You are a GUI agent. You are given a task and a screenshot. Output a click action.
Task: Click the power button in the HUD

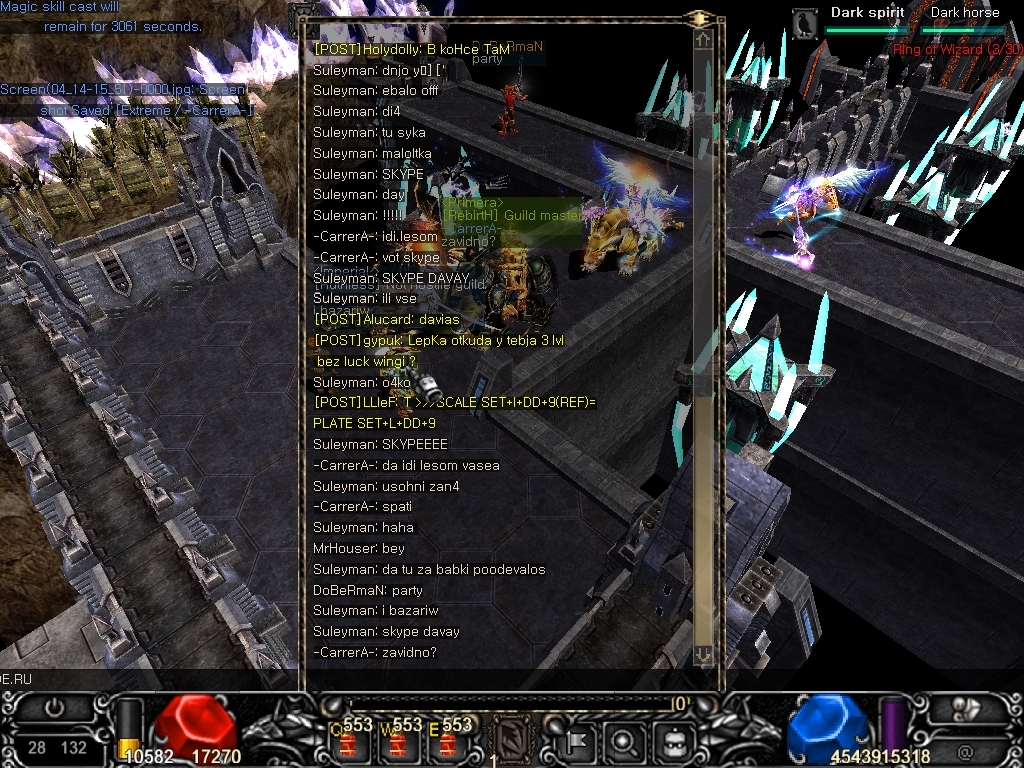point(54,708)
